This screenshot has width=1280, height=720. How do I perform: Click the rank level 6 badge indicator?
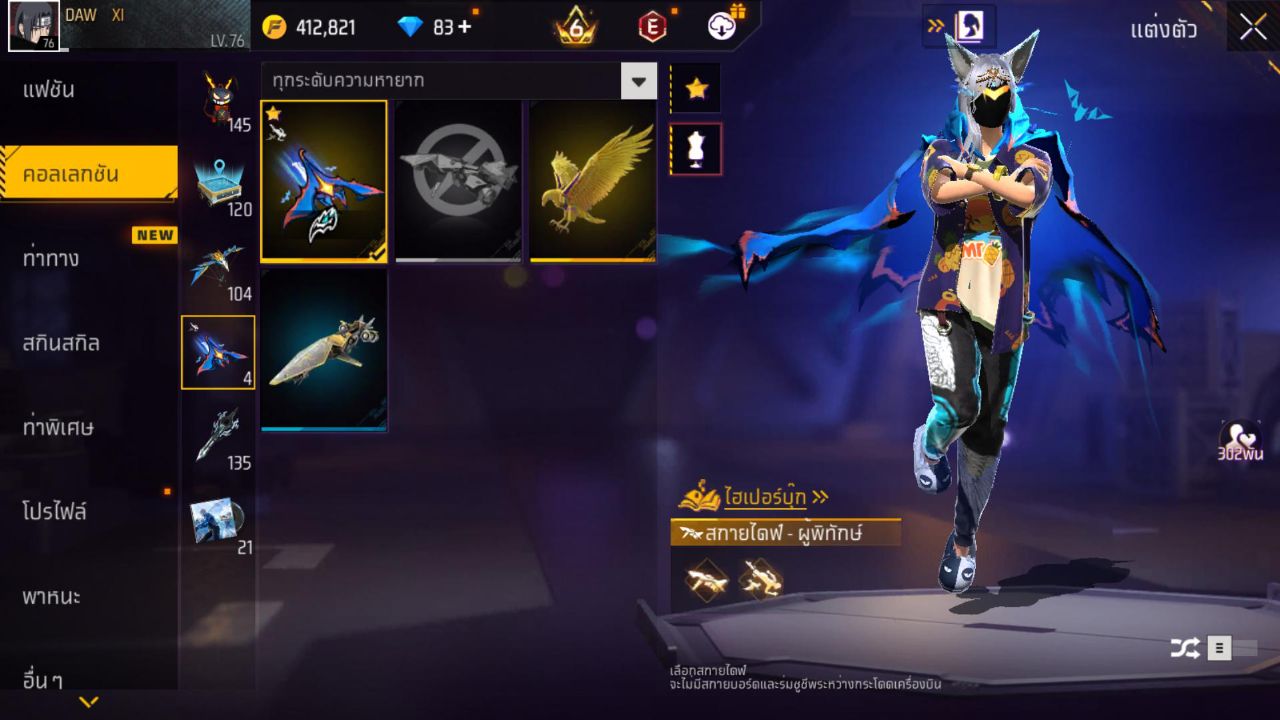click(x=577, y=27)
